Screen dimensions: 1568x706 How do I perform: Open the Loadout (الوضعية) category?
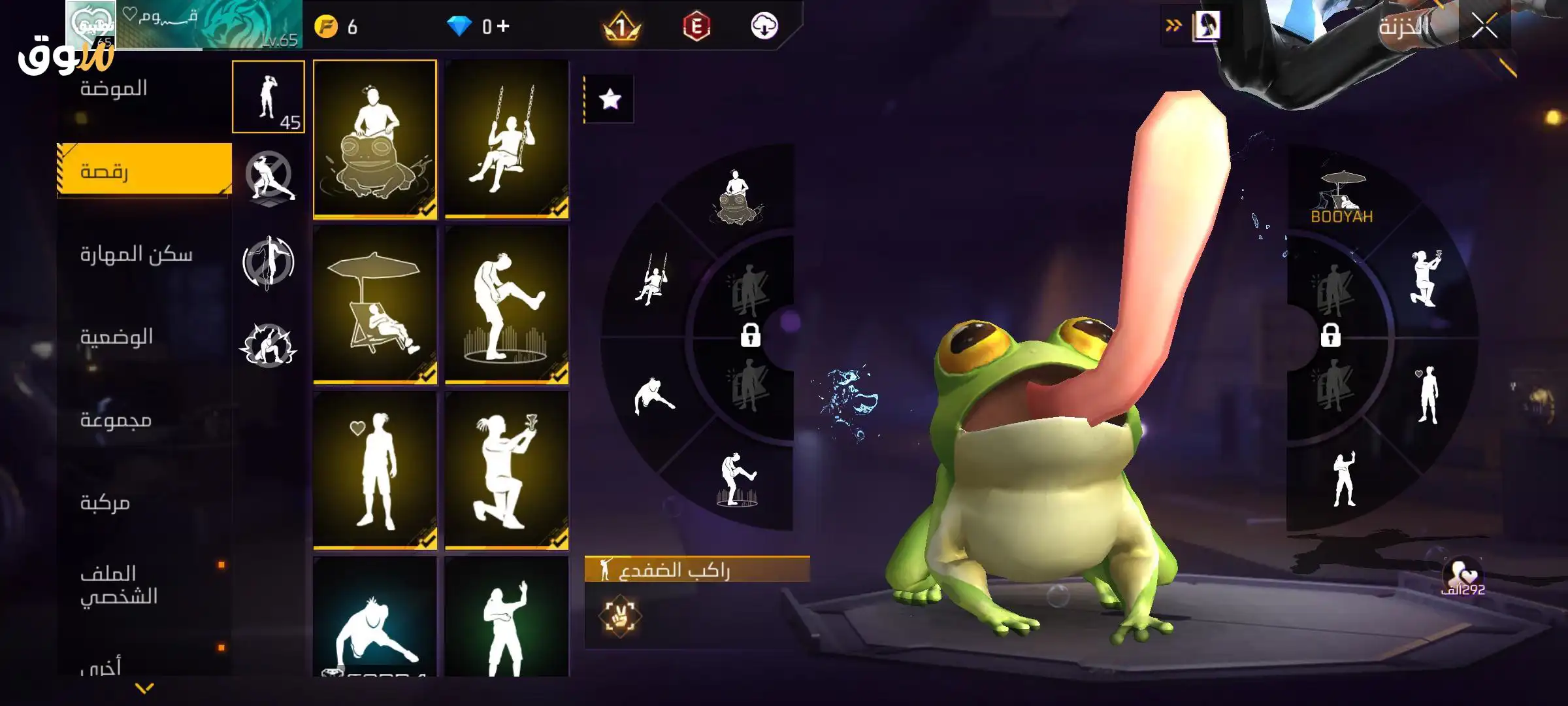point(116,337)
